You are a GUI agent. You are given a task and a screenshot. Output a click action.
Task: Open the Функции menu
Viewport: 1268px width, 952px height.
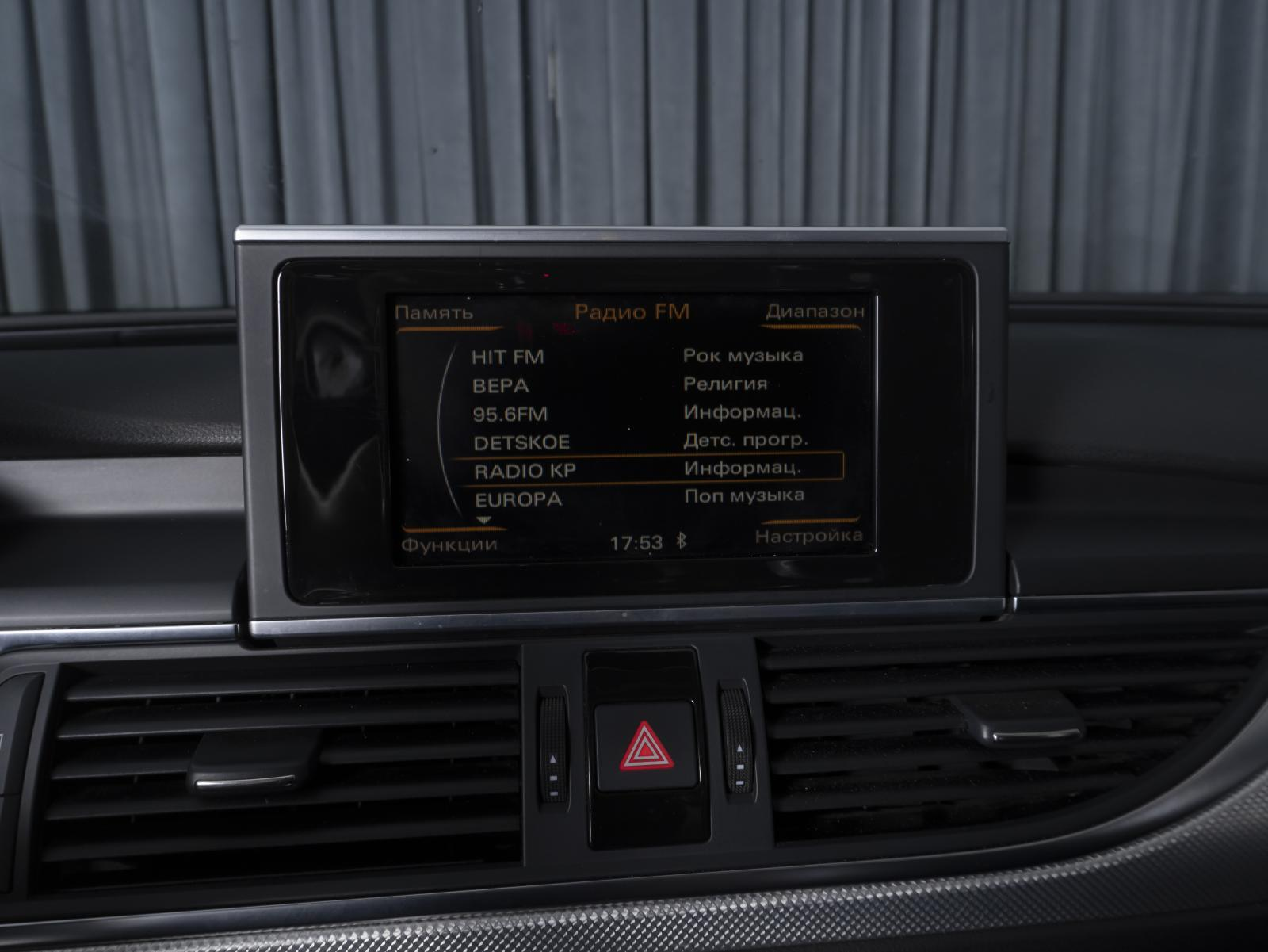coord(449,545)
